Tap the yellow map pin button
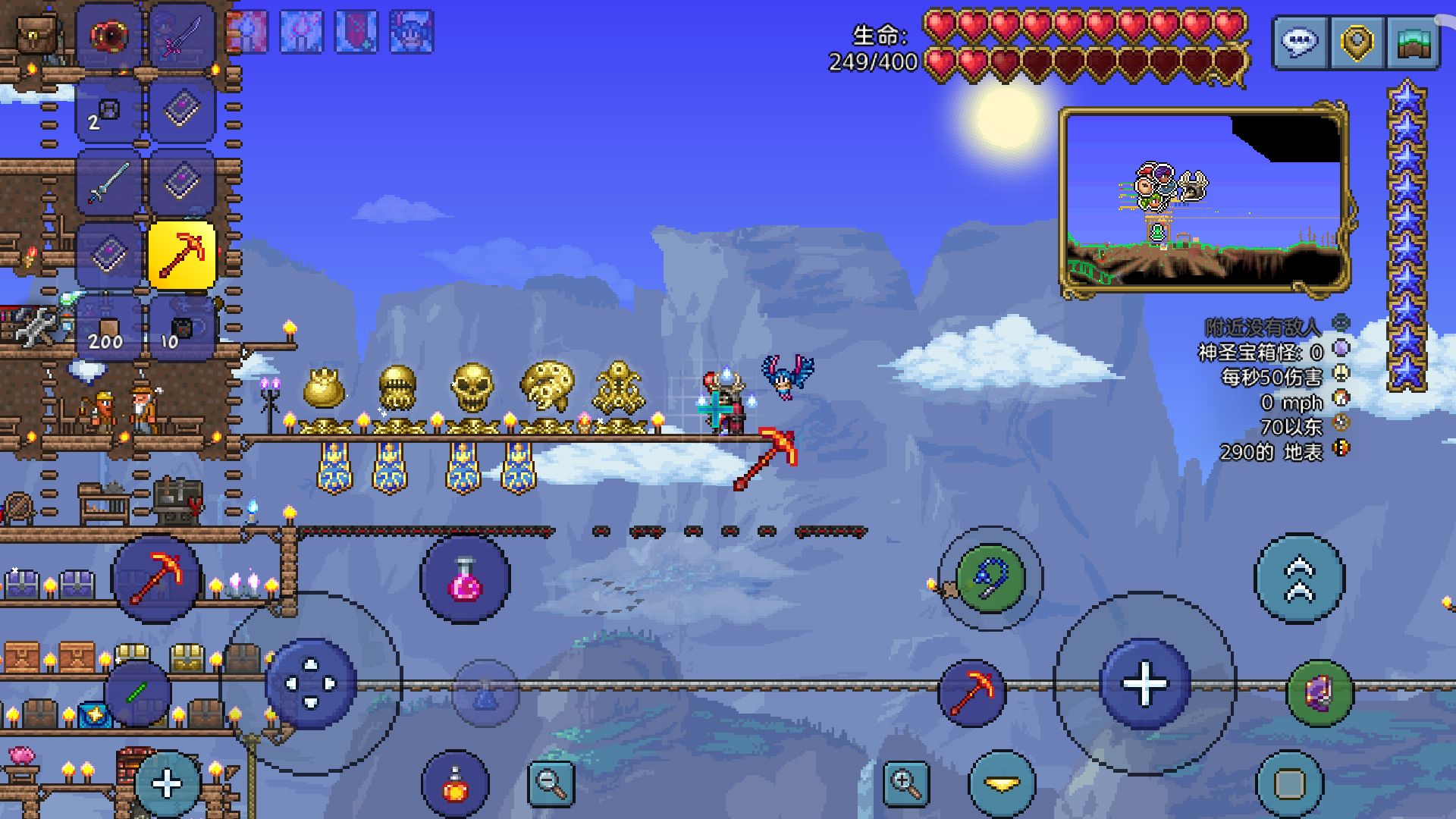Image resolution: width=1456 pixels, height=819 pixels. coord(1357,42)
